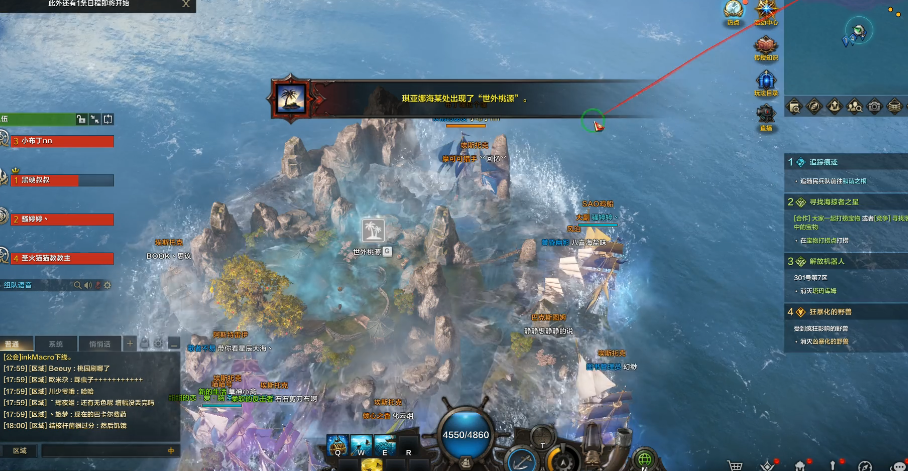Activate the Q ship skill
Image resolution: width=908 pixels, height=471 pixels.
pyautogui.click(x=336, y=445)
